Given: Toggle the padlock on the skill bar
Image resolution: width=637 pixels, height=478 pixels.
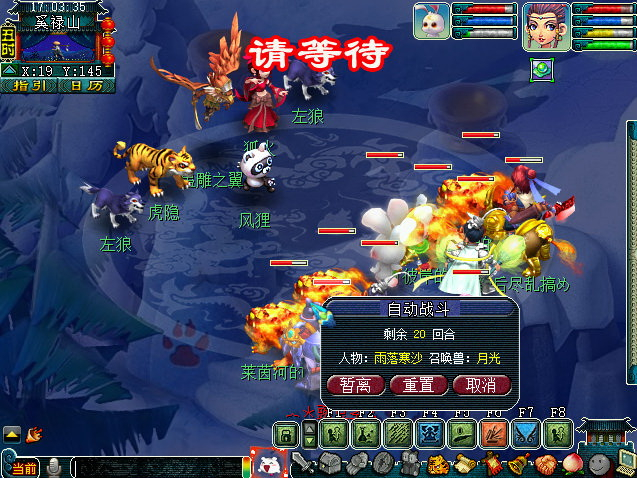Looking at the screenshot, I should tap(287, 434).
